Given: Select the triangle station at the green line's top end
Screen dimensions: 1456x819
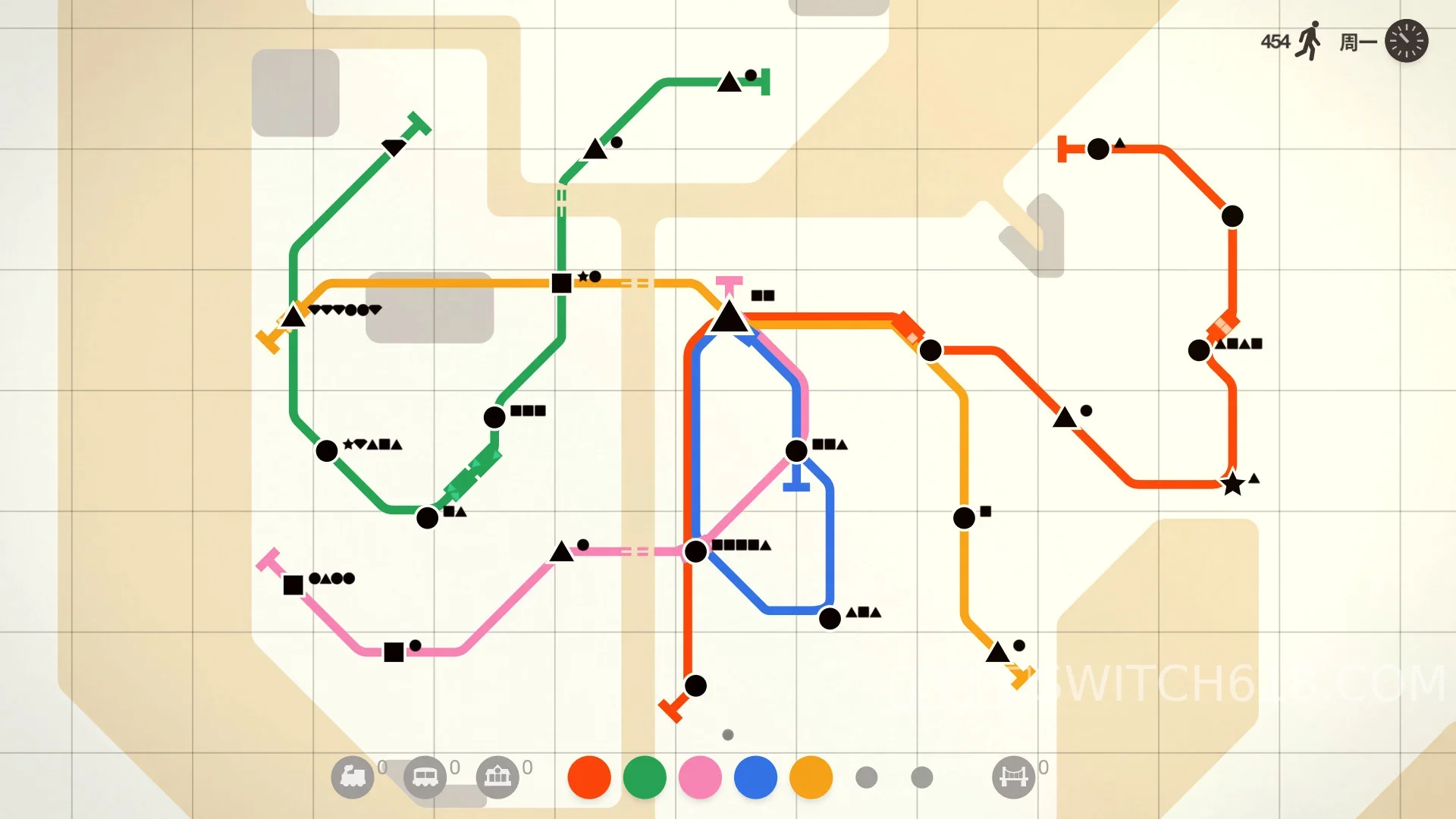Looking at the screenshot, I should (730, 82).
